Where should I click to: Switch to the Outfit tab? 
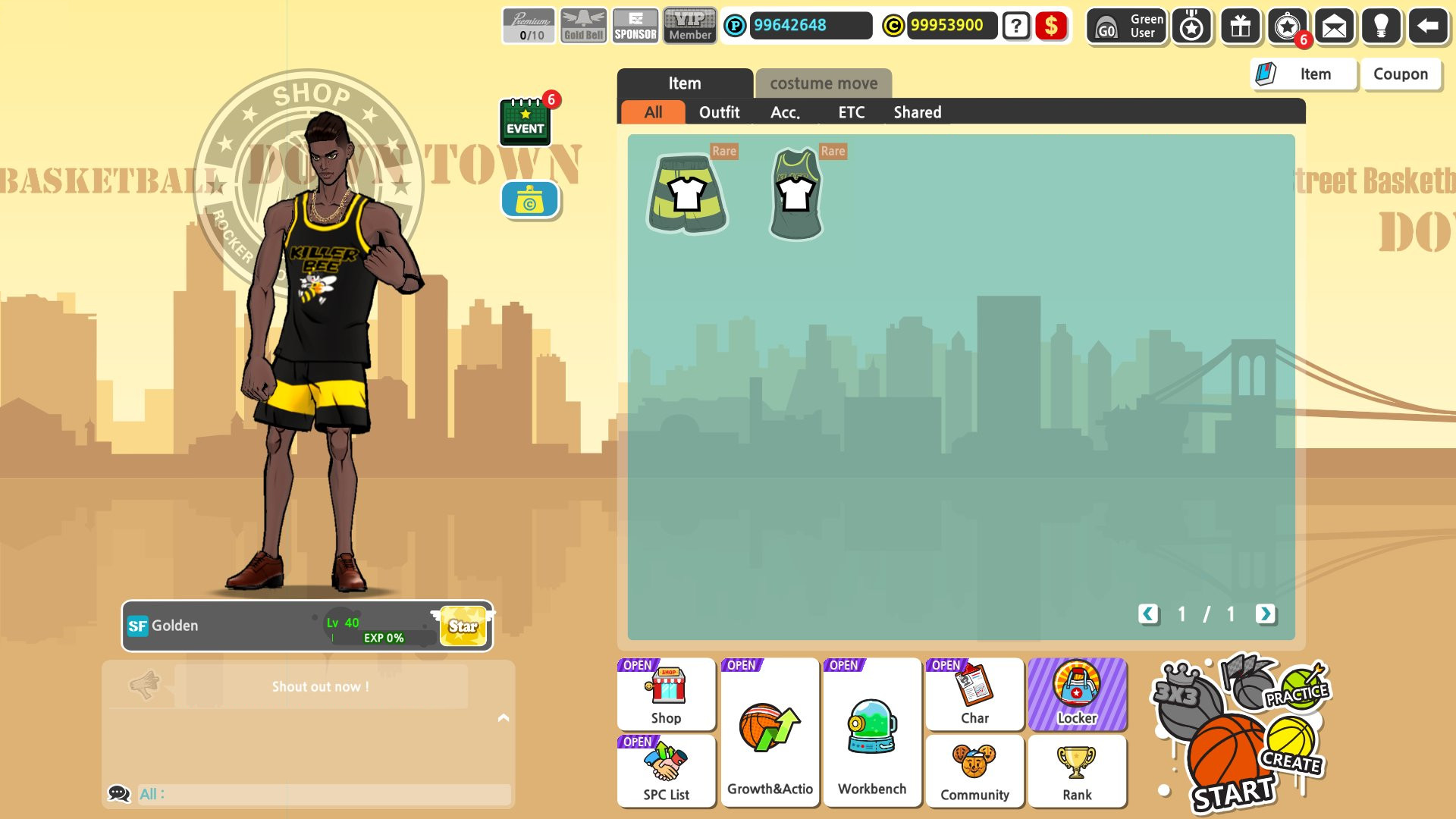[x=720, y=111]
